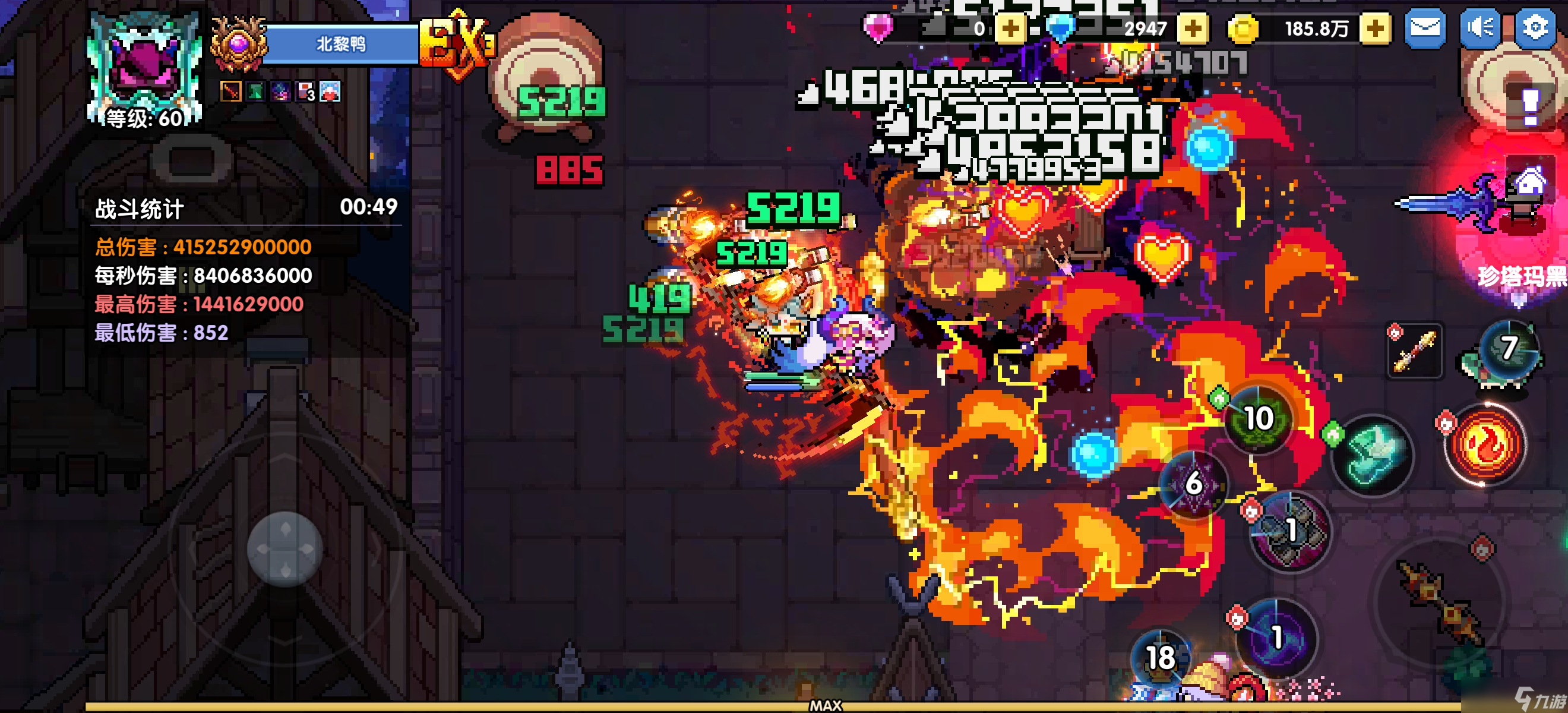Viewport: 1568px width, 713px height.
Task: Open the mail envelope inbox
Action: pos(1425,29)
